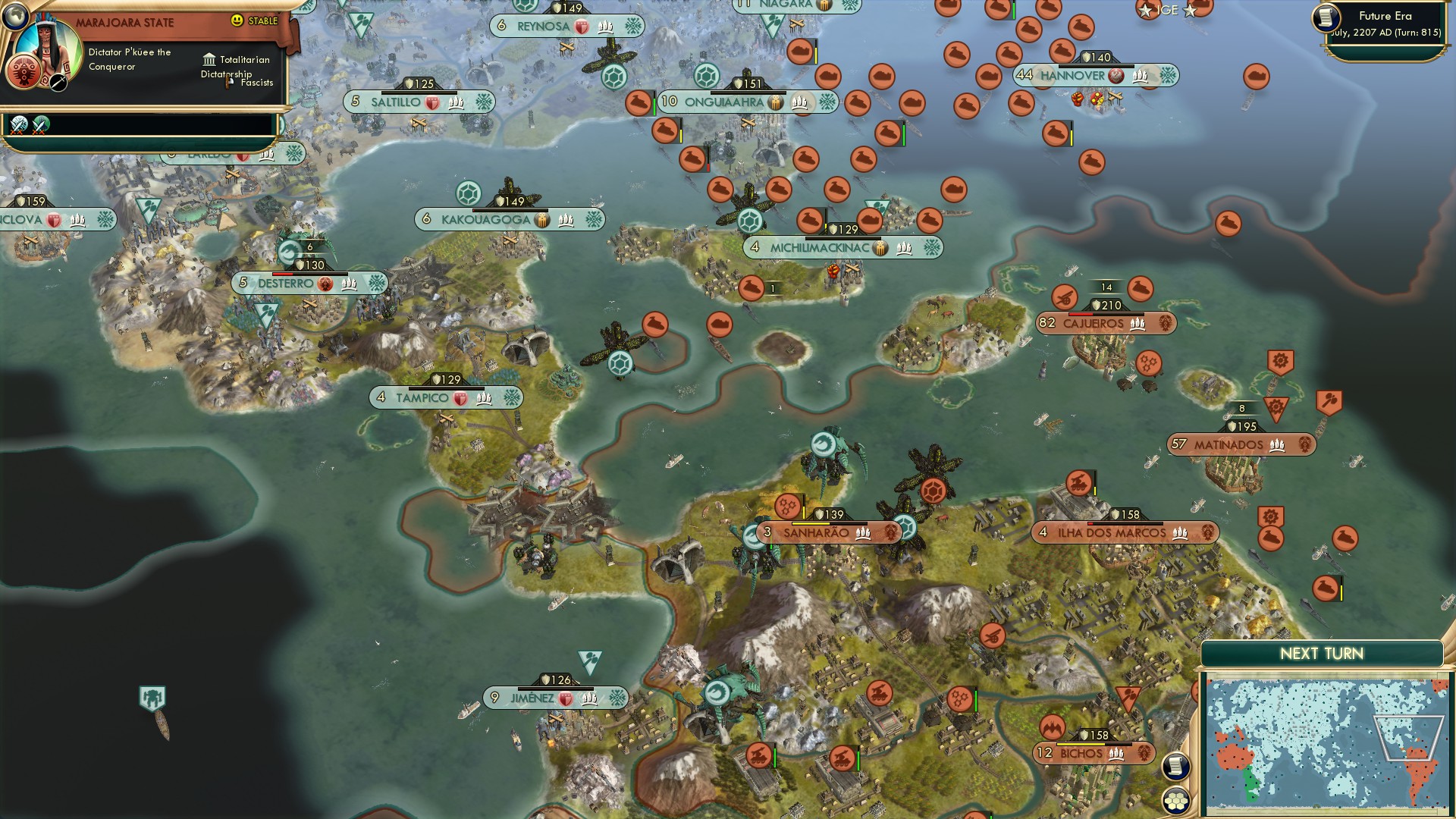End the turn with Next Turn
Viewport: 1456px width, 819px height.
click(x=1321, y=654)
